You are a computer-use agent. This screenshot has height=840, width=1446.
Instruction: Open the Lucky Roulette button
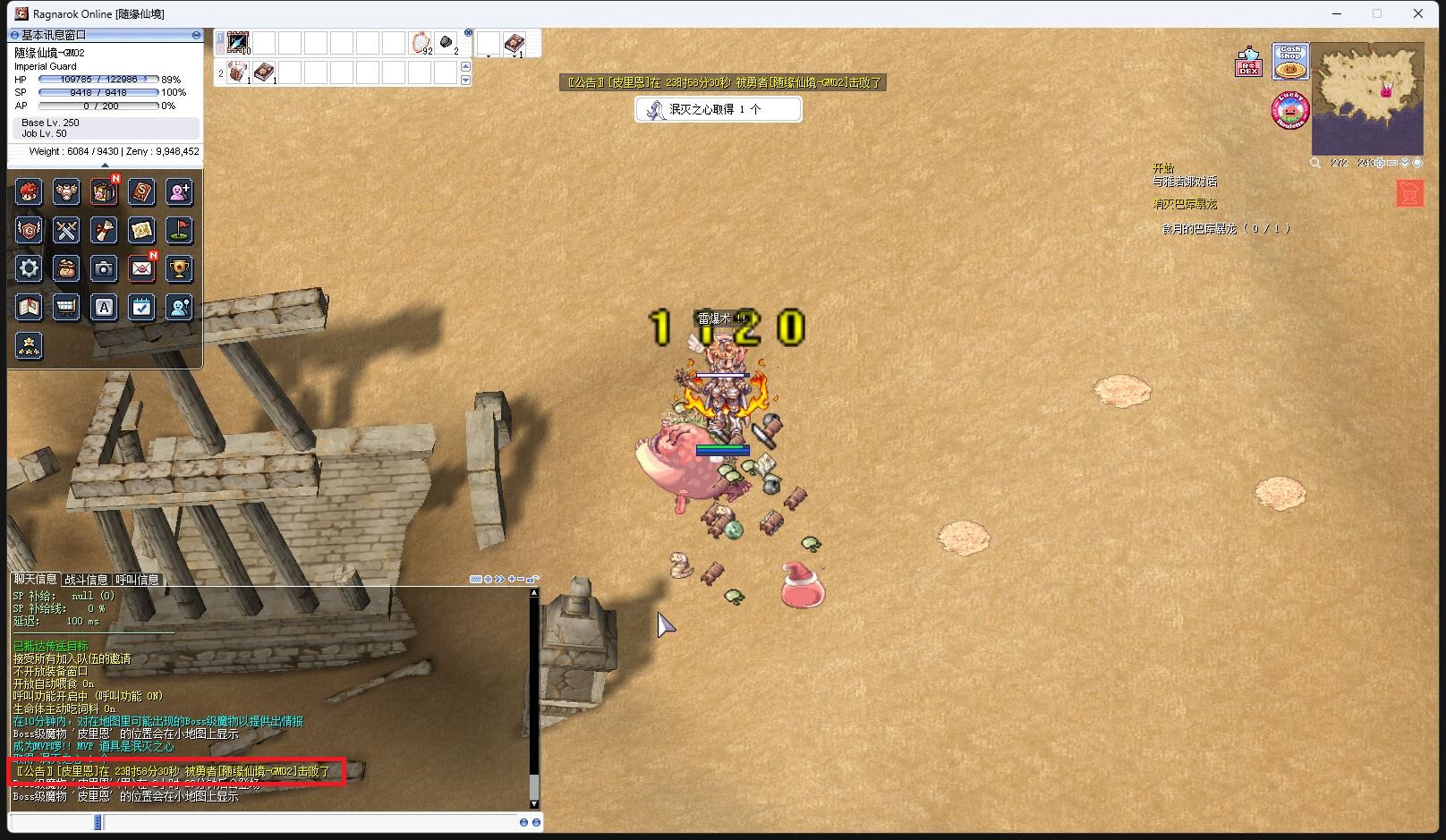point(1290,110)
